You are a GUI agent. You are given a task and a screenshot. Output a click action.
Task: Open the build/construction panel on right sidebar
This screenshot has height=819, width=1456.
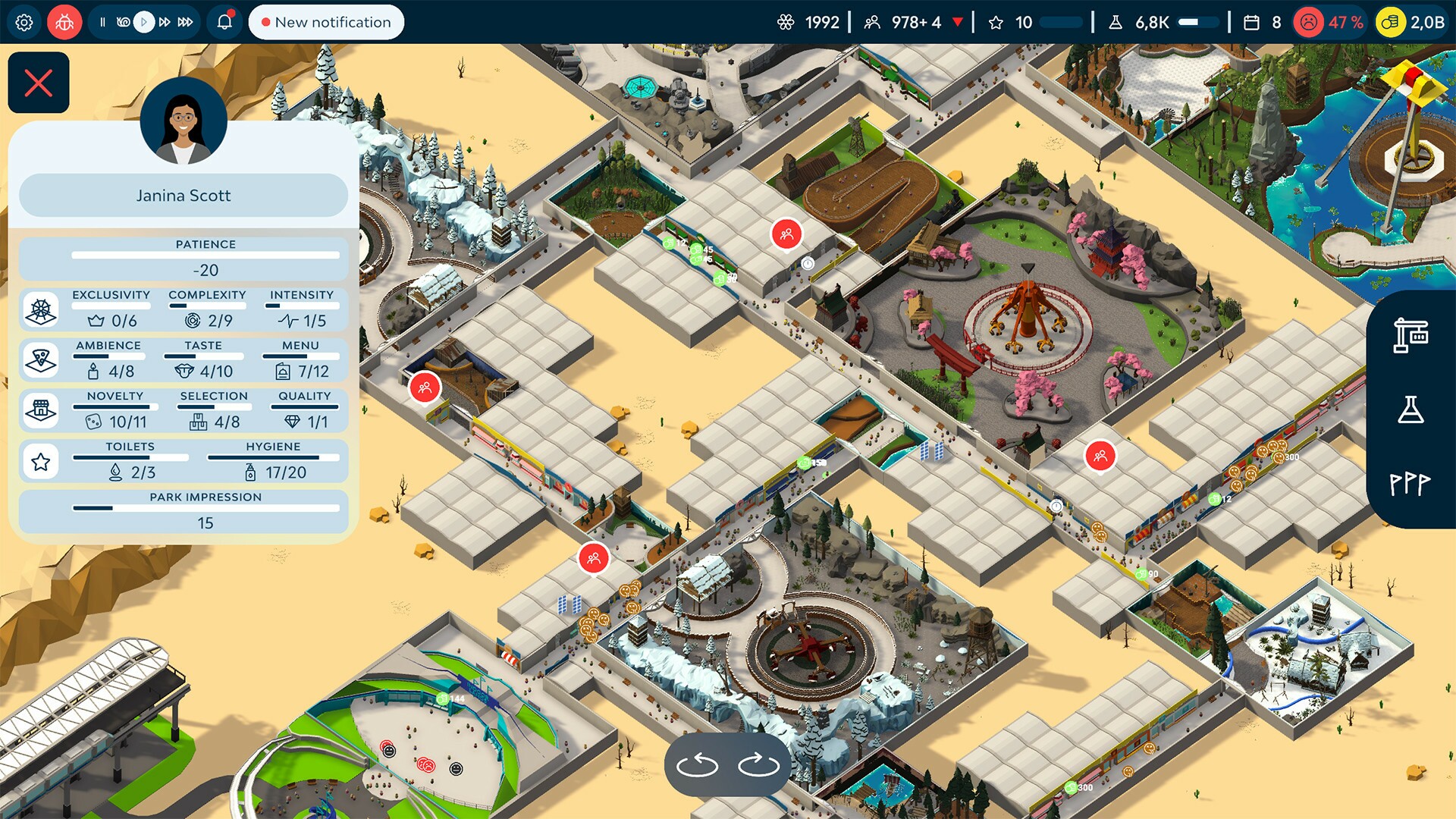pyautogui.click(x=1412, y=334)
